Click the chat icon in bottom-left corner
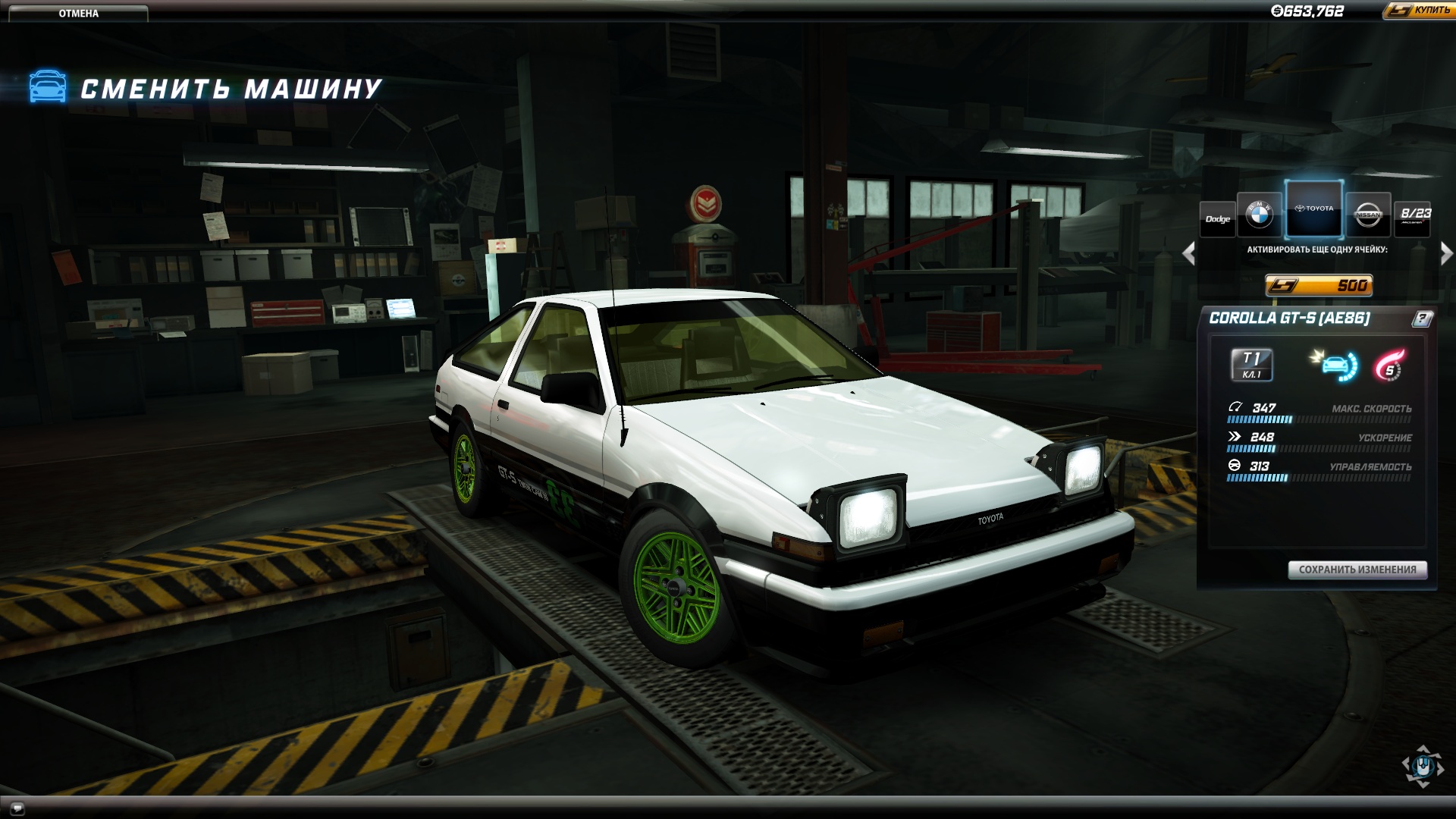The height and width of the screenshot is (819, 1456). pos(19,807)
